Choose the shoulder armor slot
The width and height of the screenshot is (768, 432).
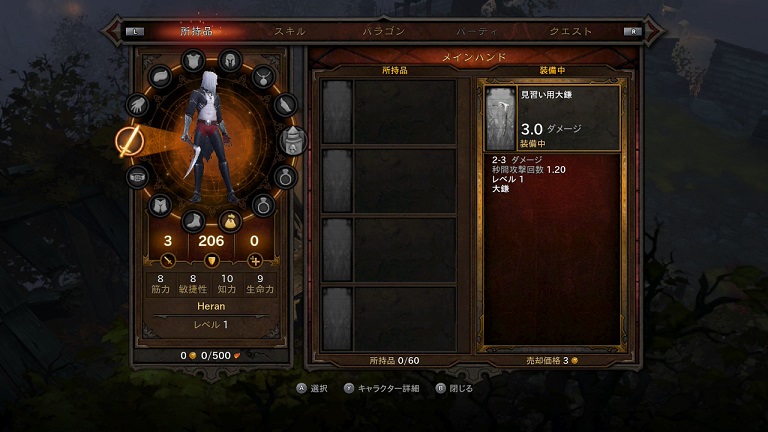pos(161,76)
